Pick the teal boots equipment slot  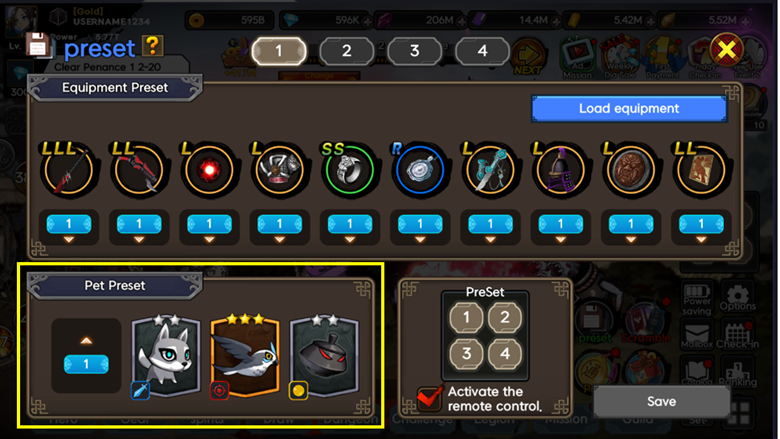point(489,173)
